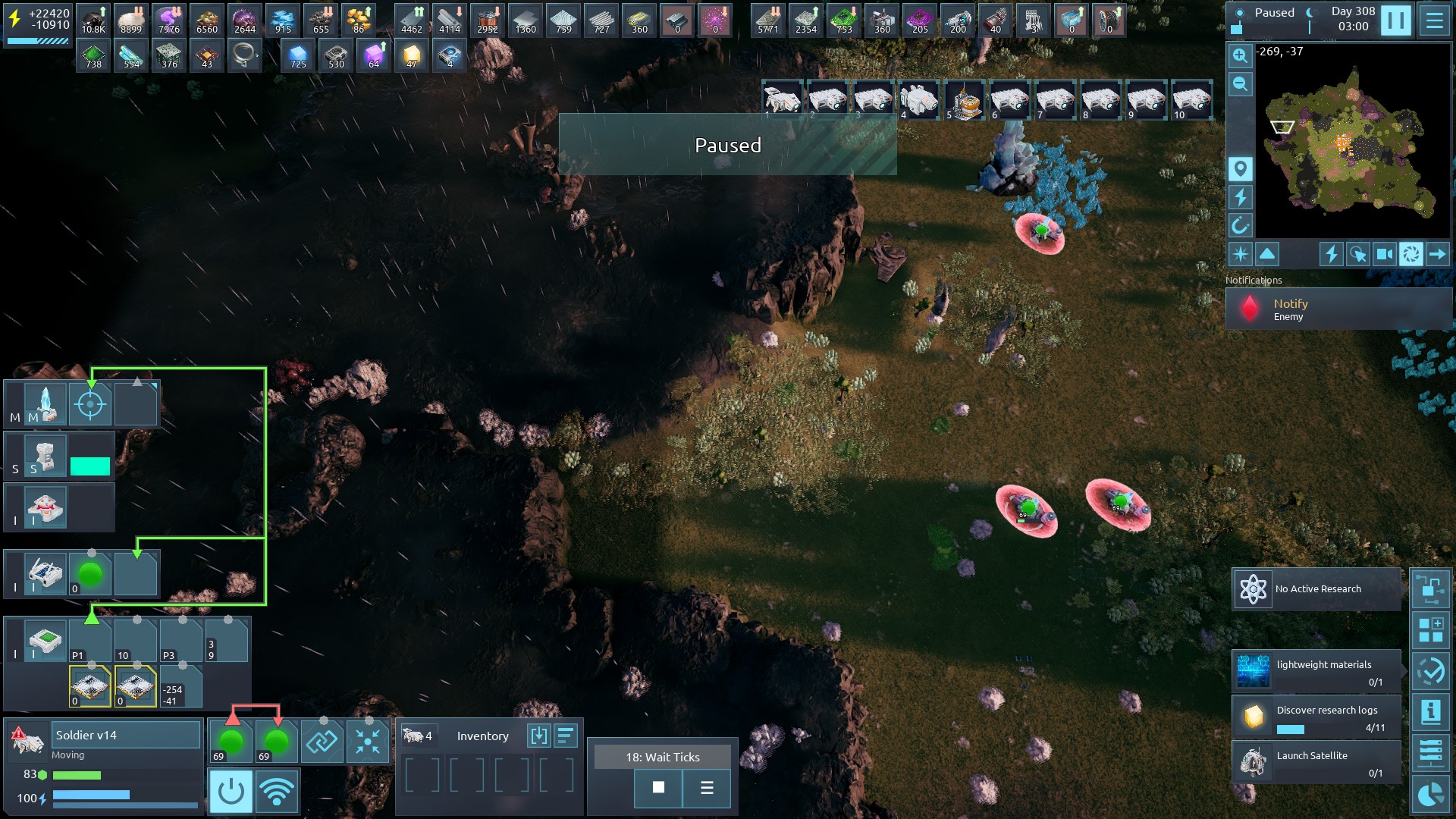Select the lightweight materials objective
This screenshot has height=819, width=1456.
1316,672
